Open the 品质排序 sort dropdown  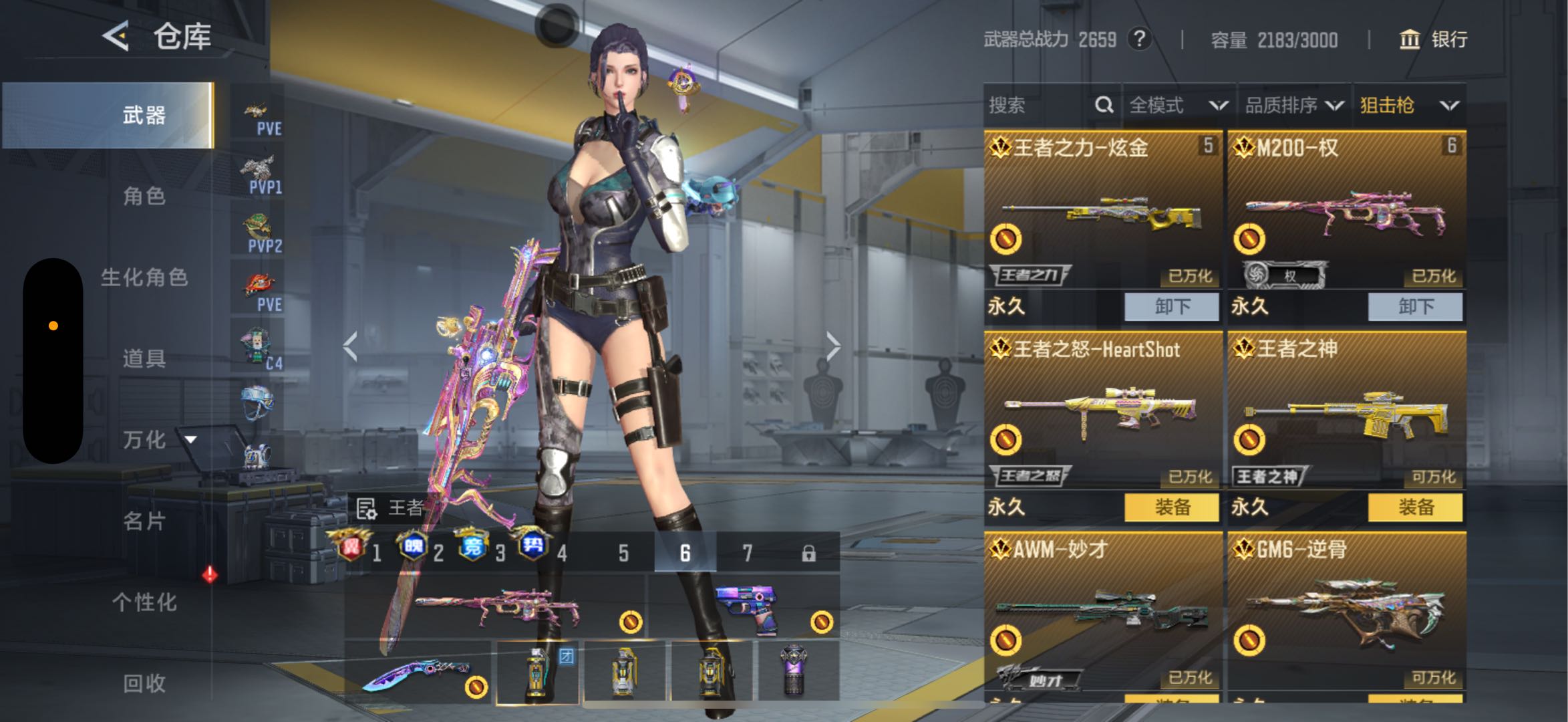[1293, 105]
